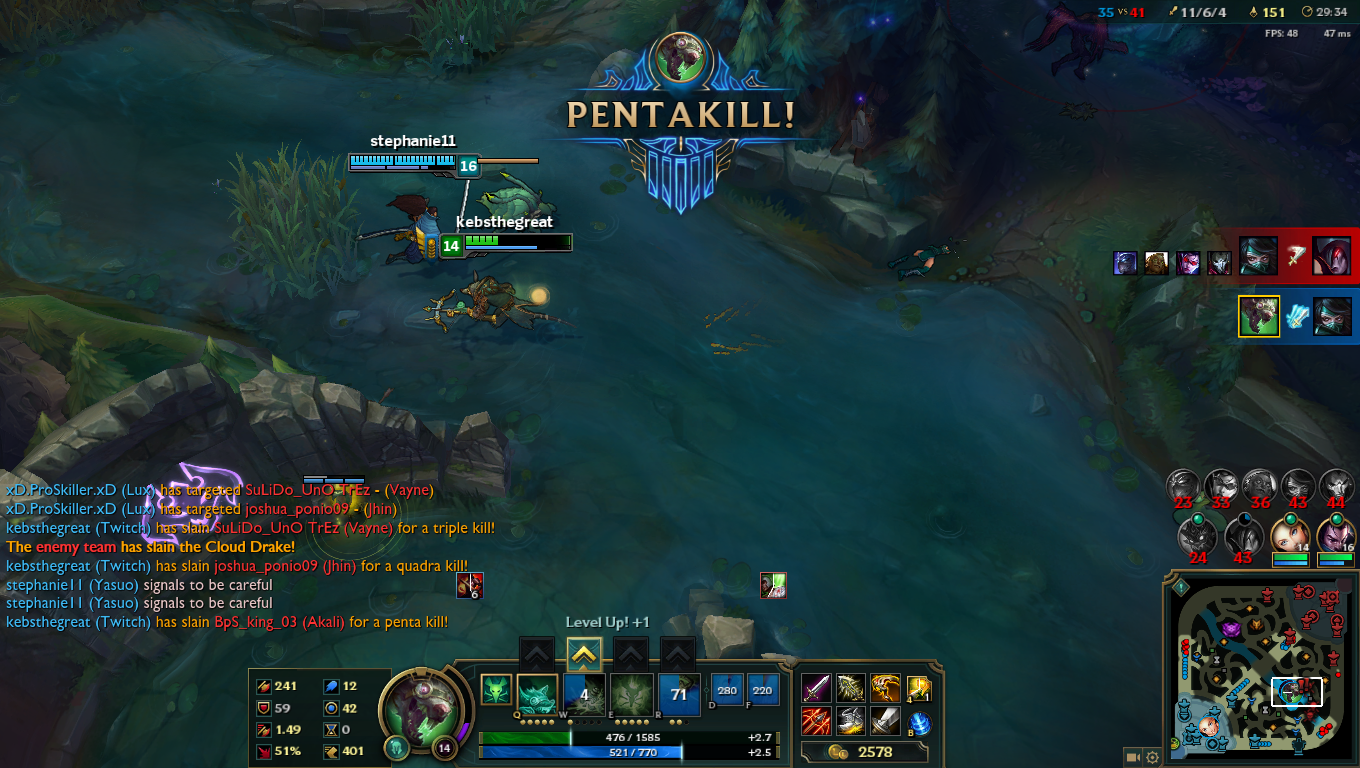Image resolution: width=1360 pixels, height=768 pixels.
Task: Toggle the camera lock button beside minimap
Action: [1132, 757]
